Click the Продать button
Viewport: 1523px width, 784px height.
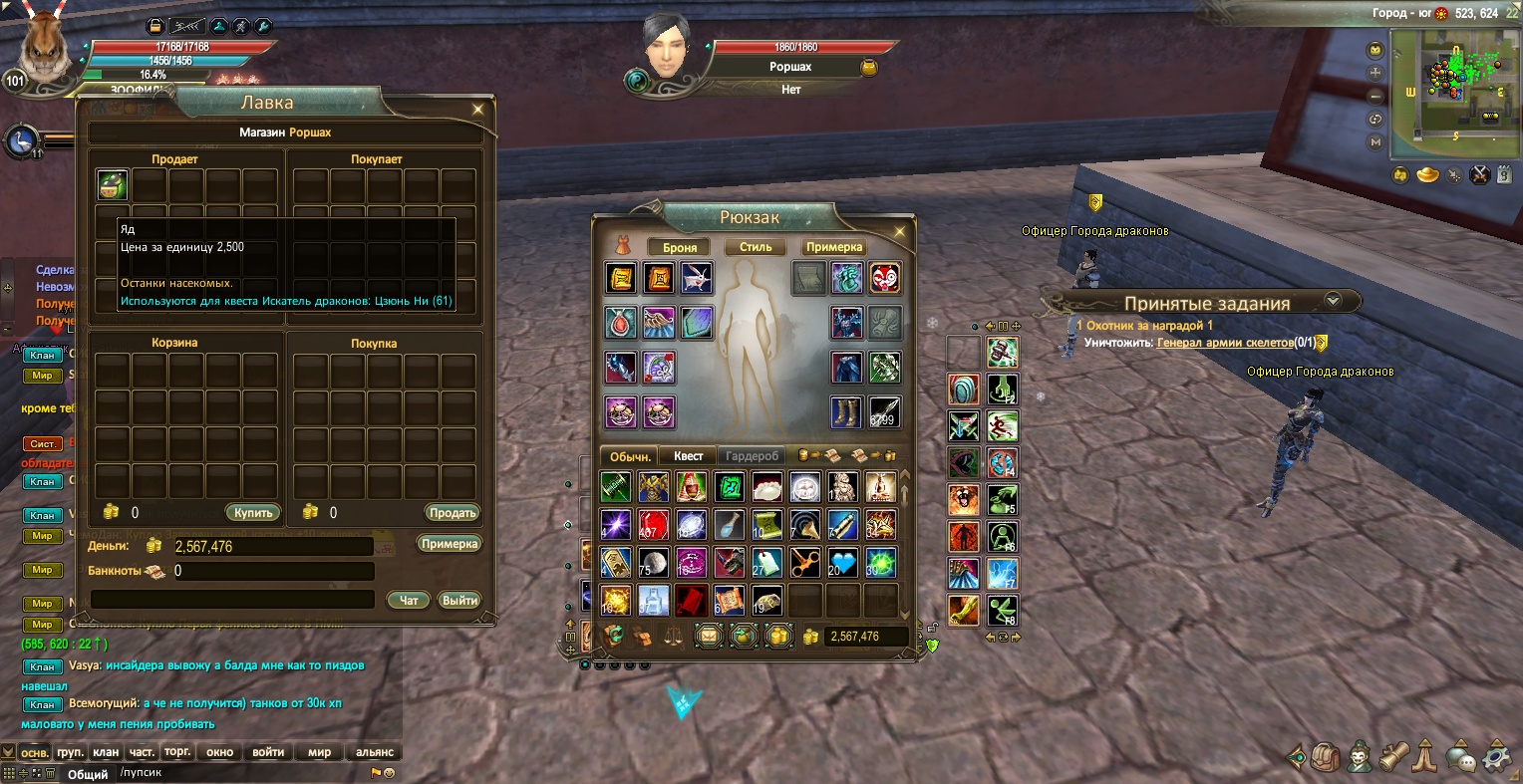click(453, 513)
